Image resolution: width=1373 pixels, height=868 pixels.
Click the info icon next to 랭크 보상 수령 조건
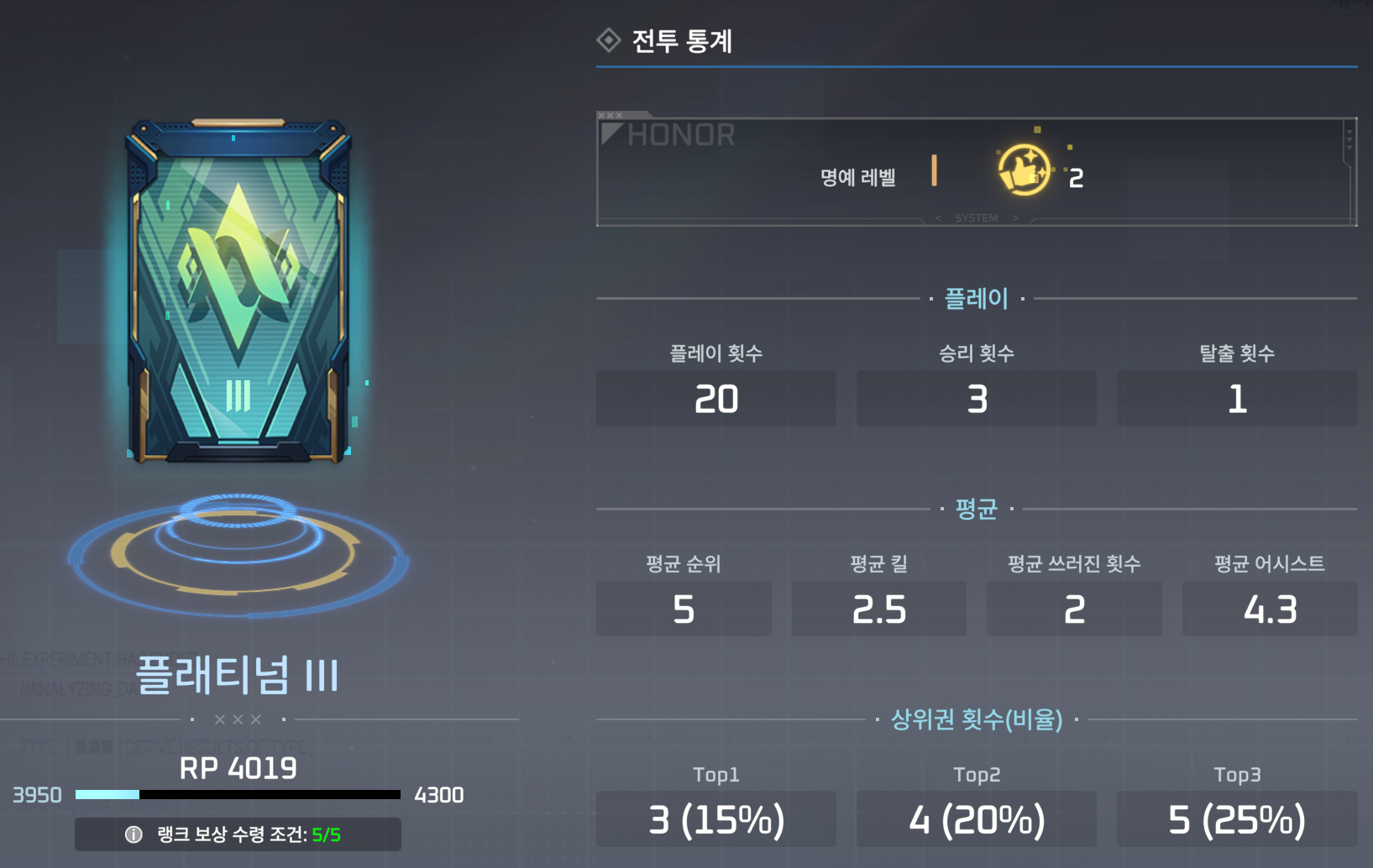point(132,834)
